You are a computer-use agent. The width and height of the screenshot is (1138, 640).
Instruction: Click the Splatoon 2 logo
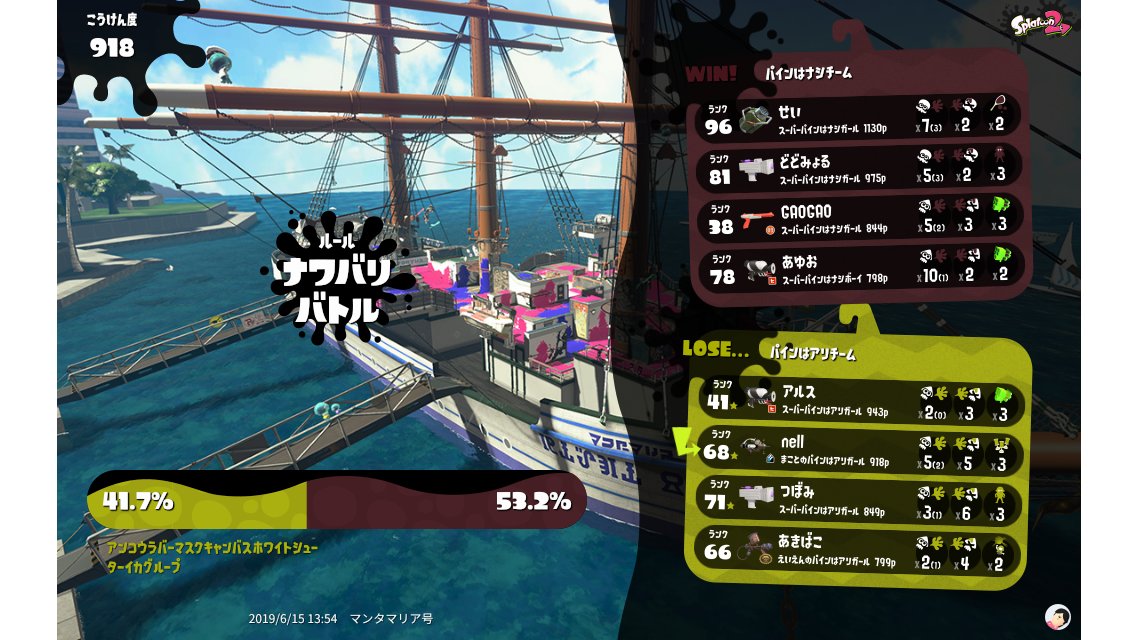tap(1041, 24)
